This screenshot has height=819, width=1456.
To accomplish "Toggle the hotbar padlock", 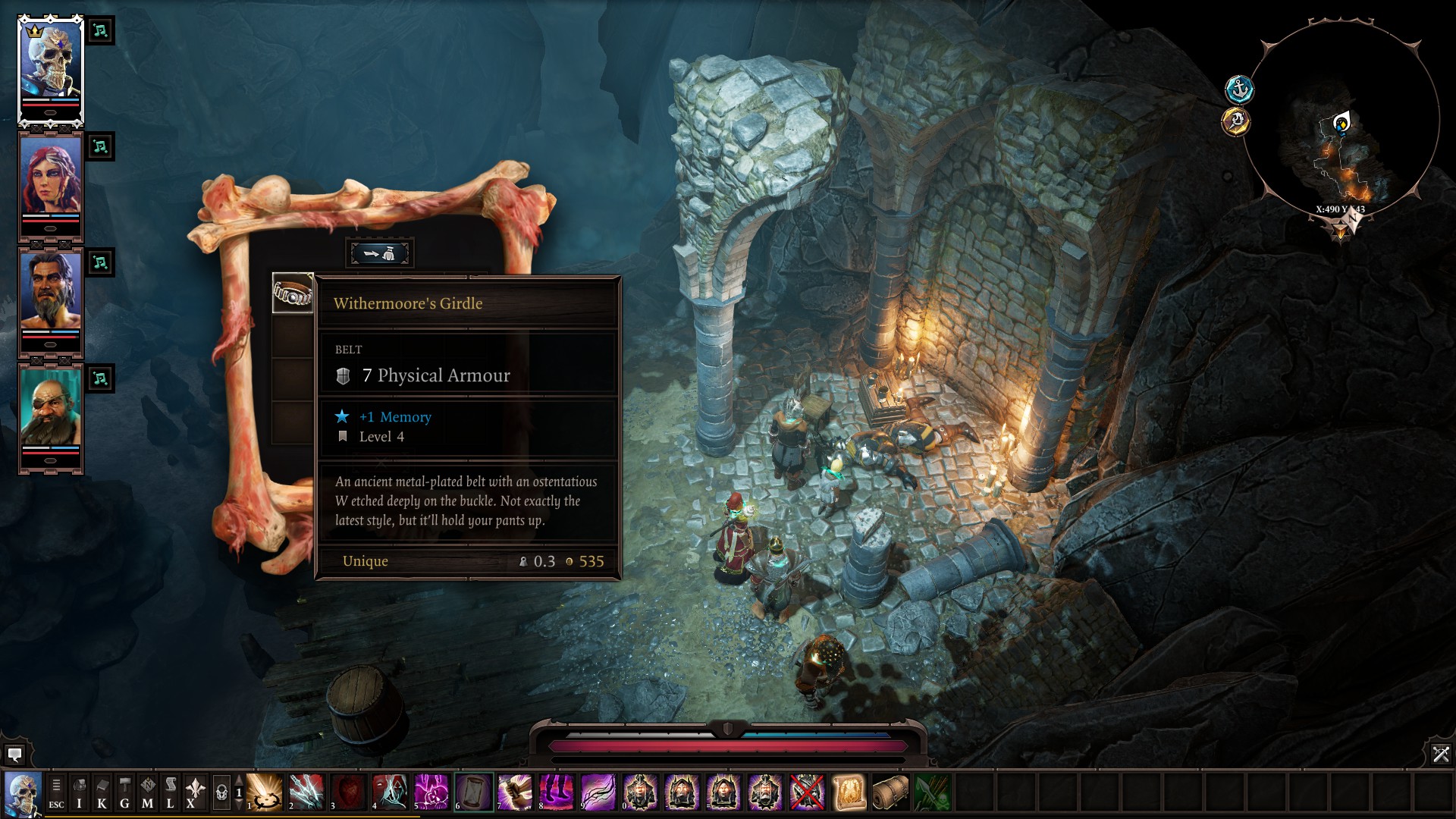I will pos(221,793).
